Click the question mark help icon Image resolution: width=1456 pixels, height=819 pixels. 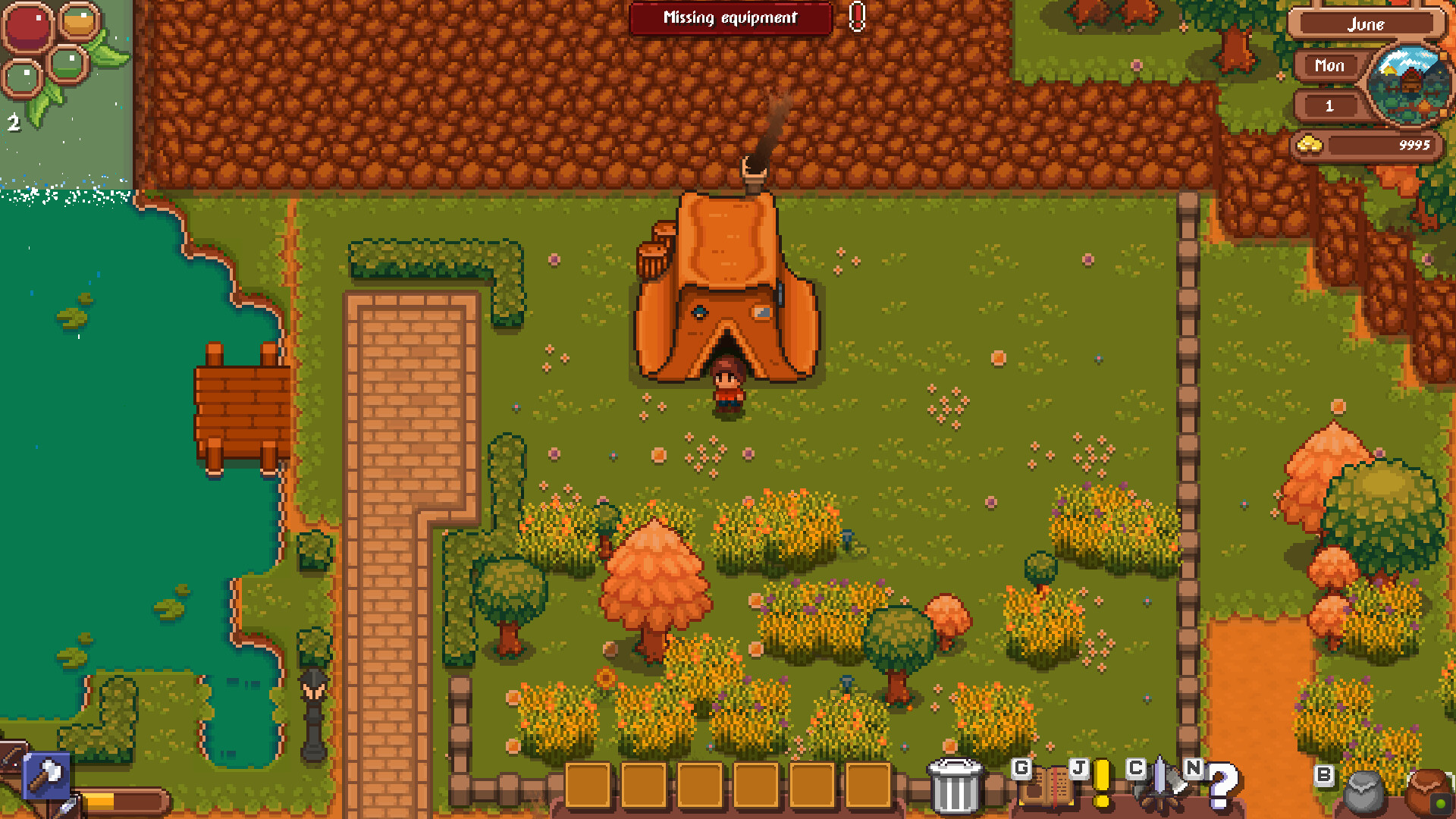[x=1221, y=789]
